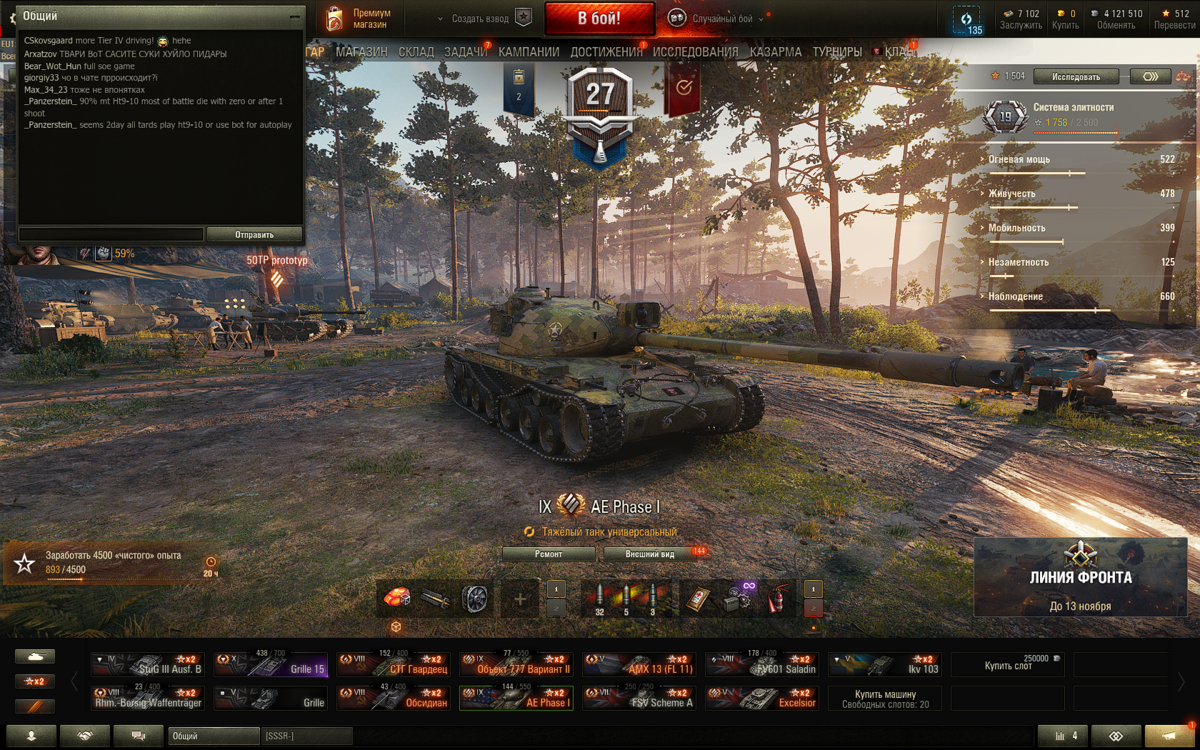Click the Ремонт repair button

548,554
